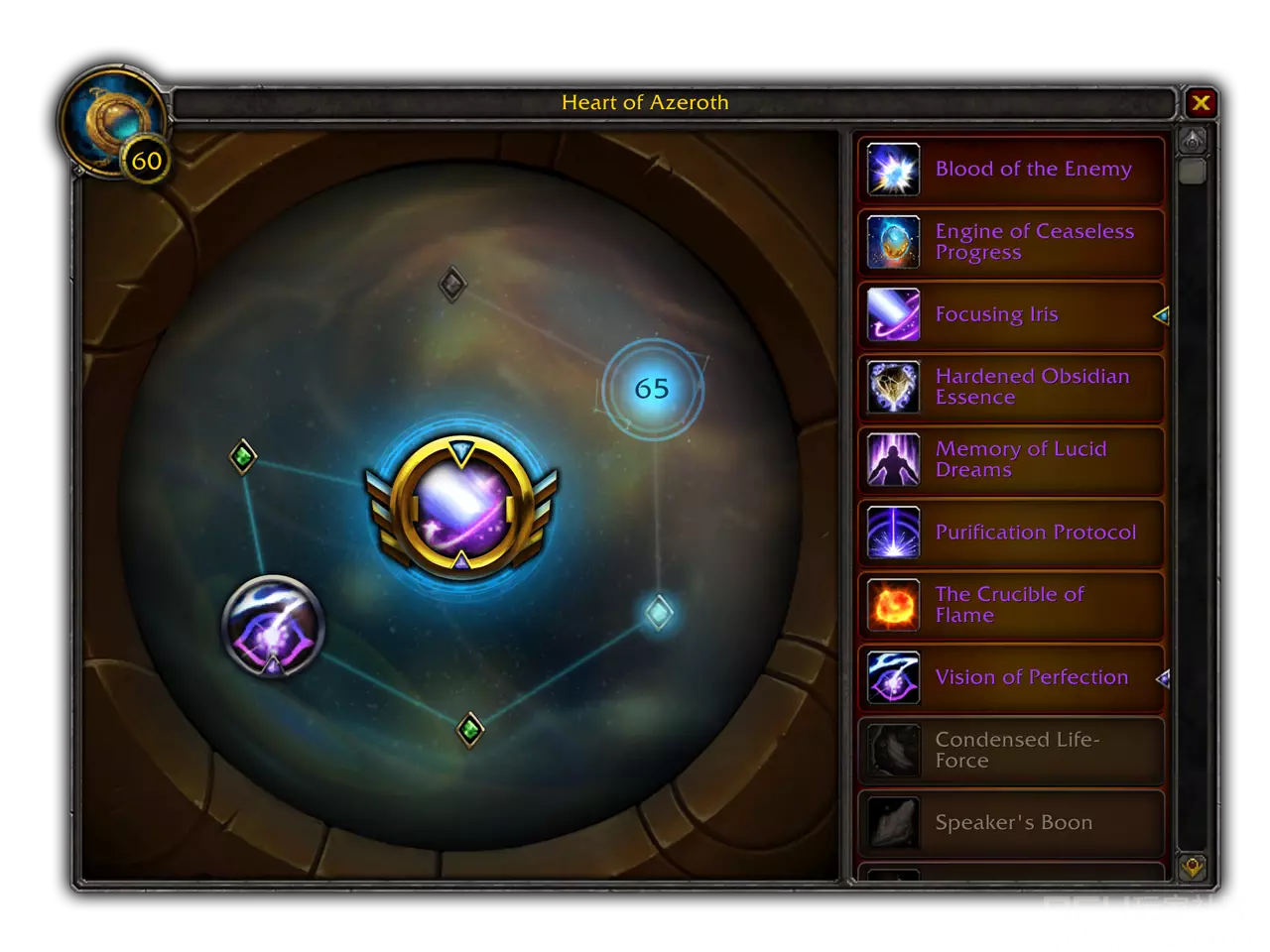Select Hardened Obsidian Essence from list
Image resolution: width=1270 pixels, height=952 pixels.
(1010, 387)
